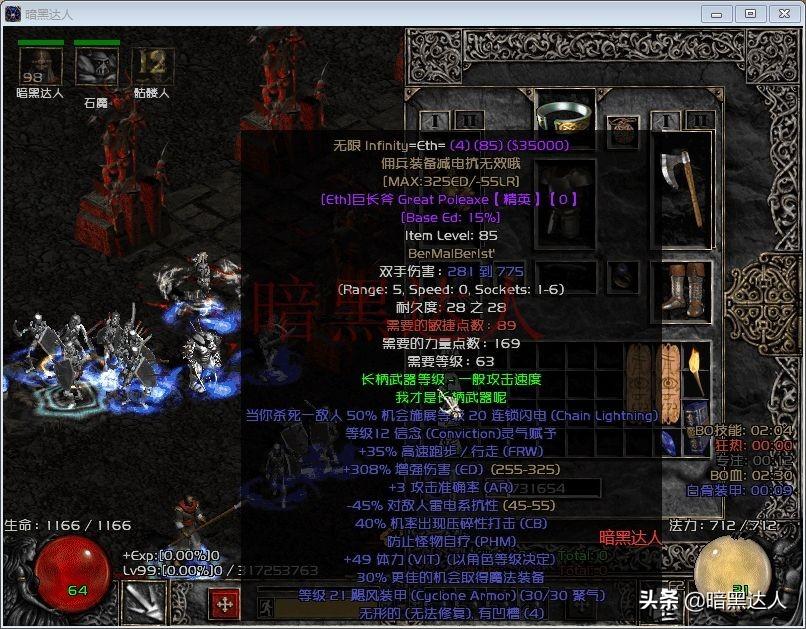
Task: Close the game window
Action: click(783, 14)
